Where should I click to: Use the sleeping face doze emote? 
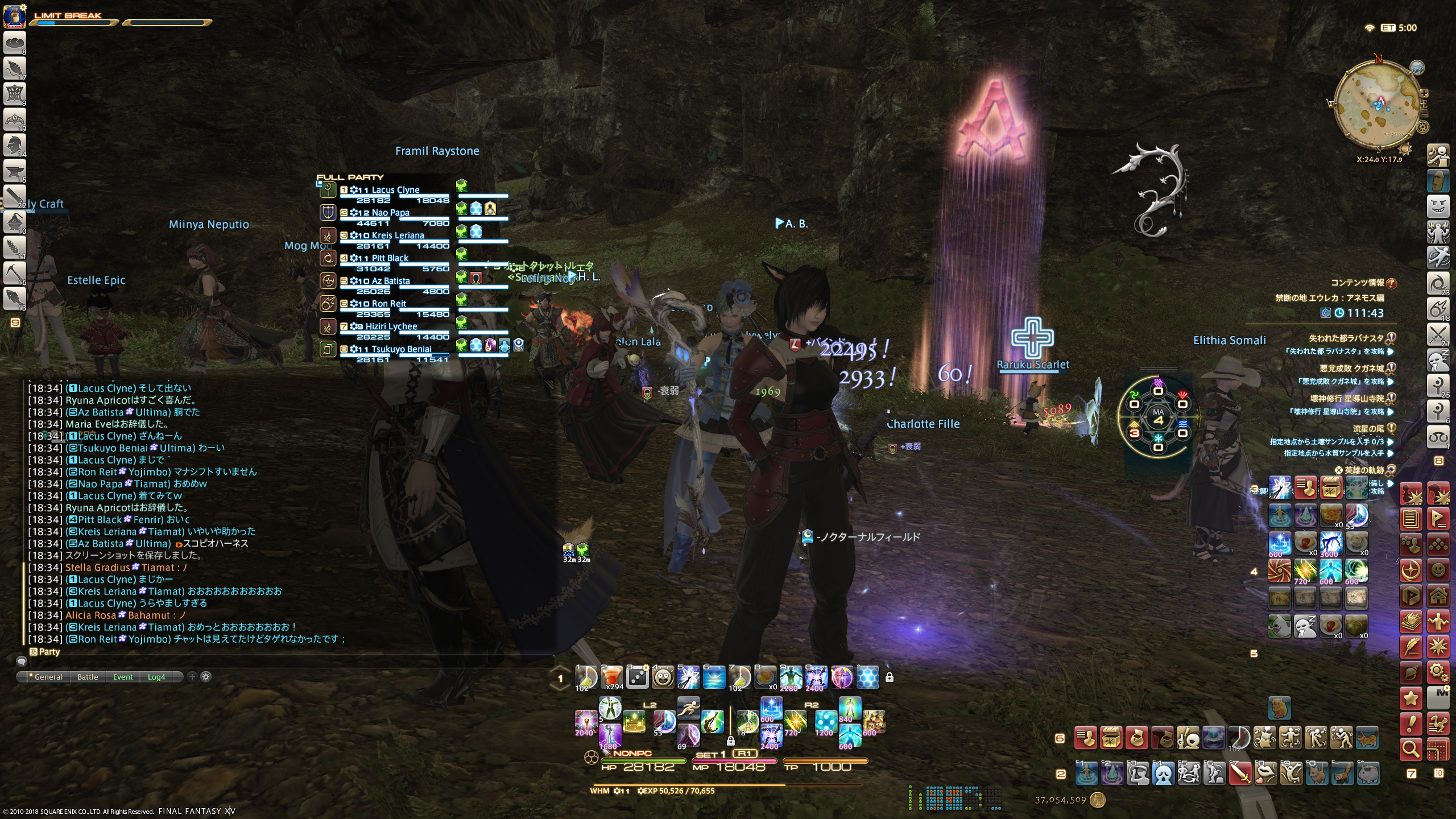pos(1305,626)
